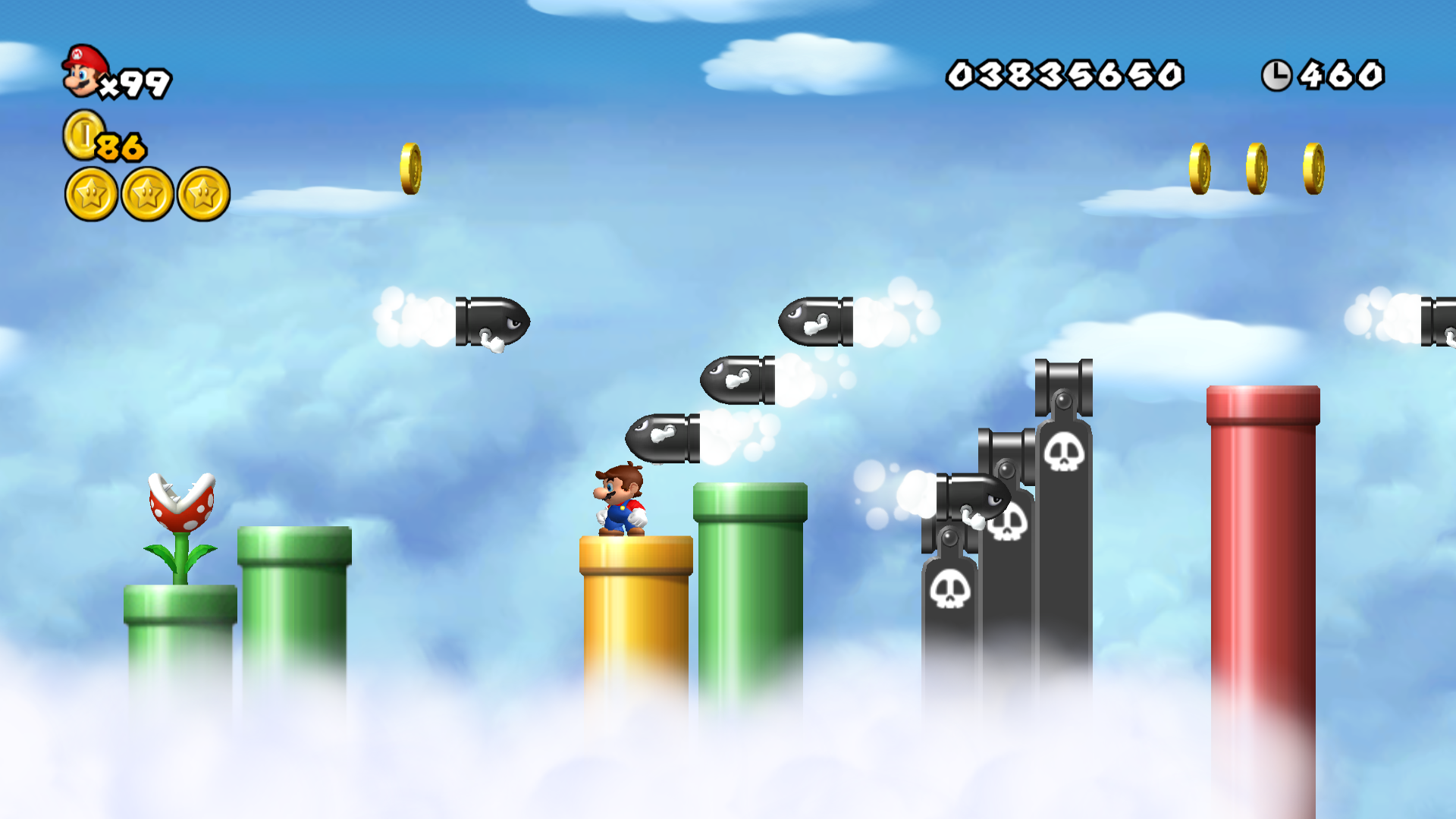Click the second Star Coin medal
1456x819 pixels.
click(x=146, y=193)
